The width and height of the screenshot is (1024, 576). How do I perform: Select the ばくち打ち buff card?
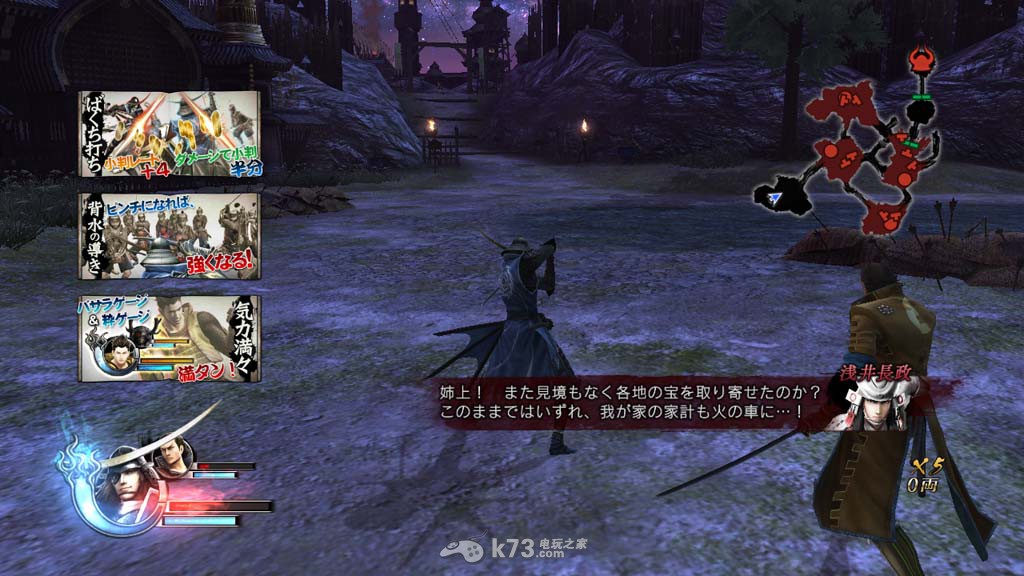[169, 133]
